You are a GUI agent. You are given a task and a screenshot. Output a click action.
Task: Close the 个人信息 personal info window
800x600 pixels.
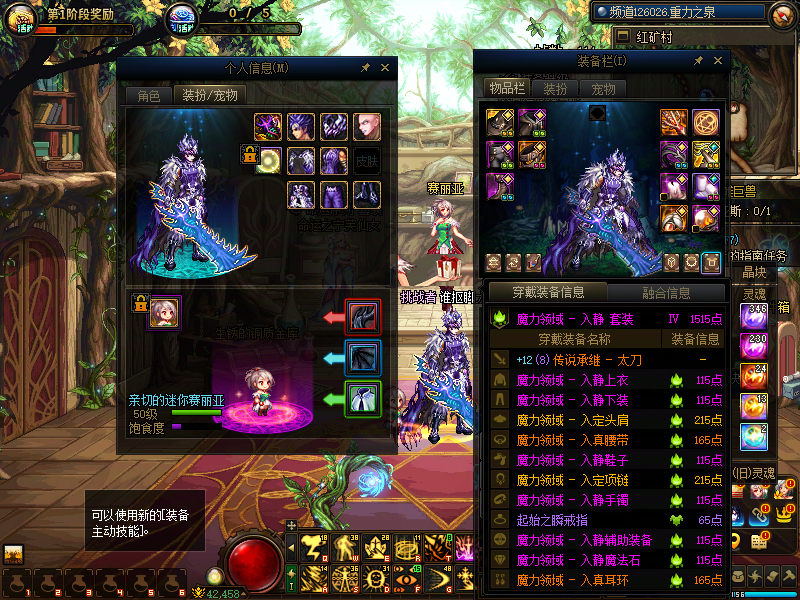(x=385, y=68)
